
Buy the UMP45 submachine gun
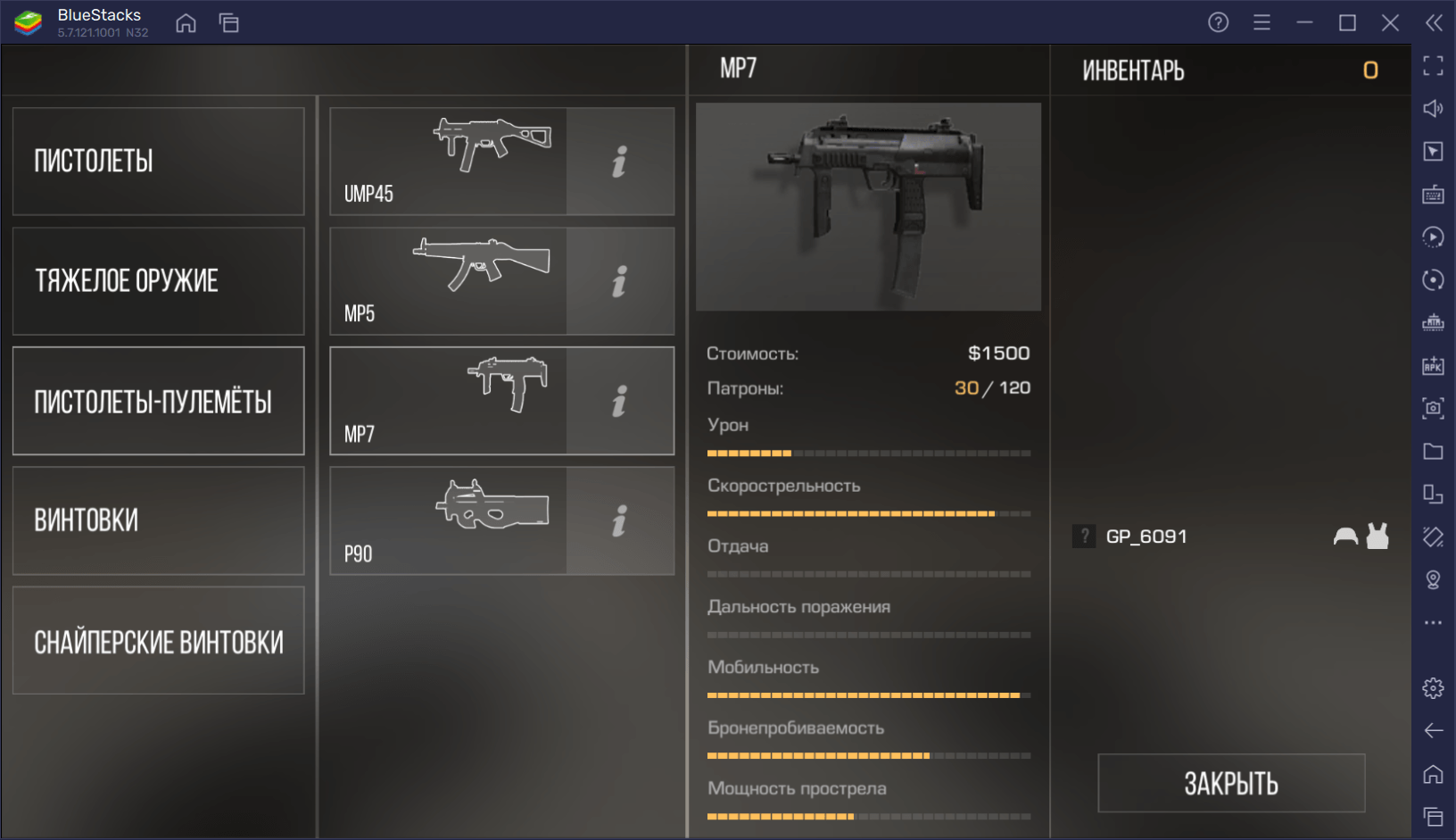[448, 162]
